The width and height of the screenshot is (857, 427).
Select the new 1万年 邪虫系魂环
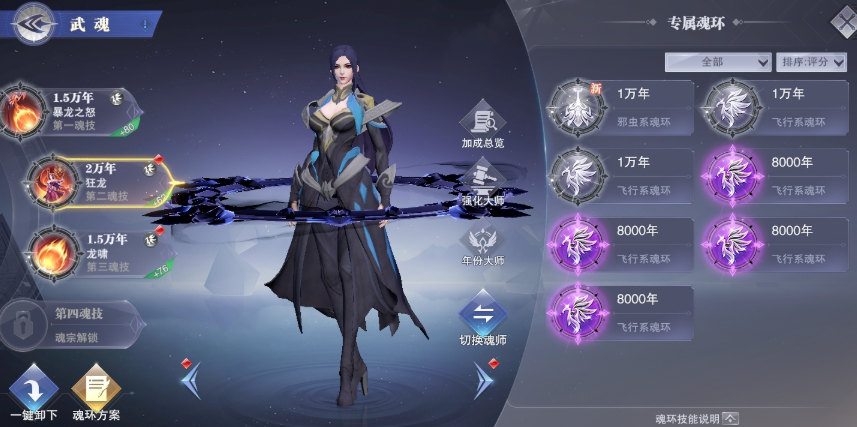(621, 107)
